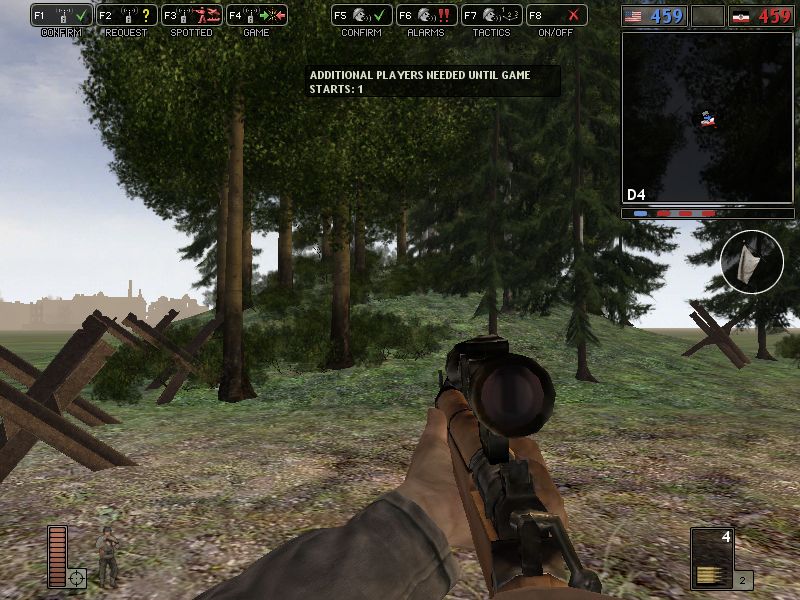Viewport: 800px width, 600px height.
Task: Activate the F6 Alarms radio menu
Action: 426,16
